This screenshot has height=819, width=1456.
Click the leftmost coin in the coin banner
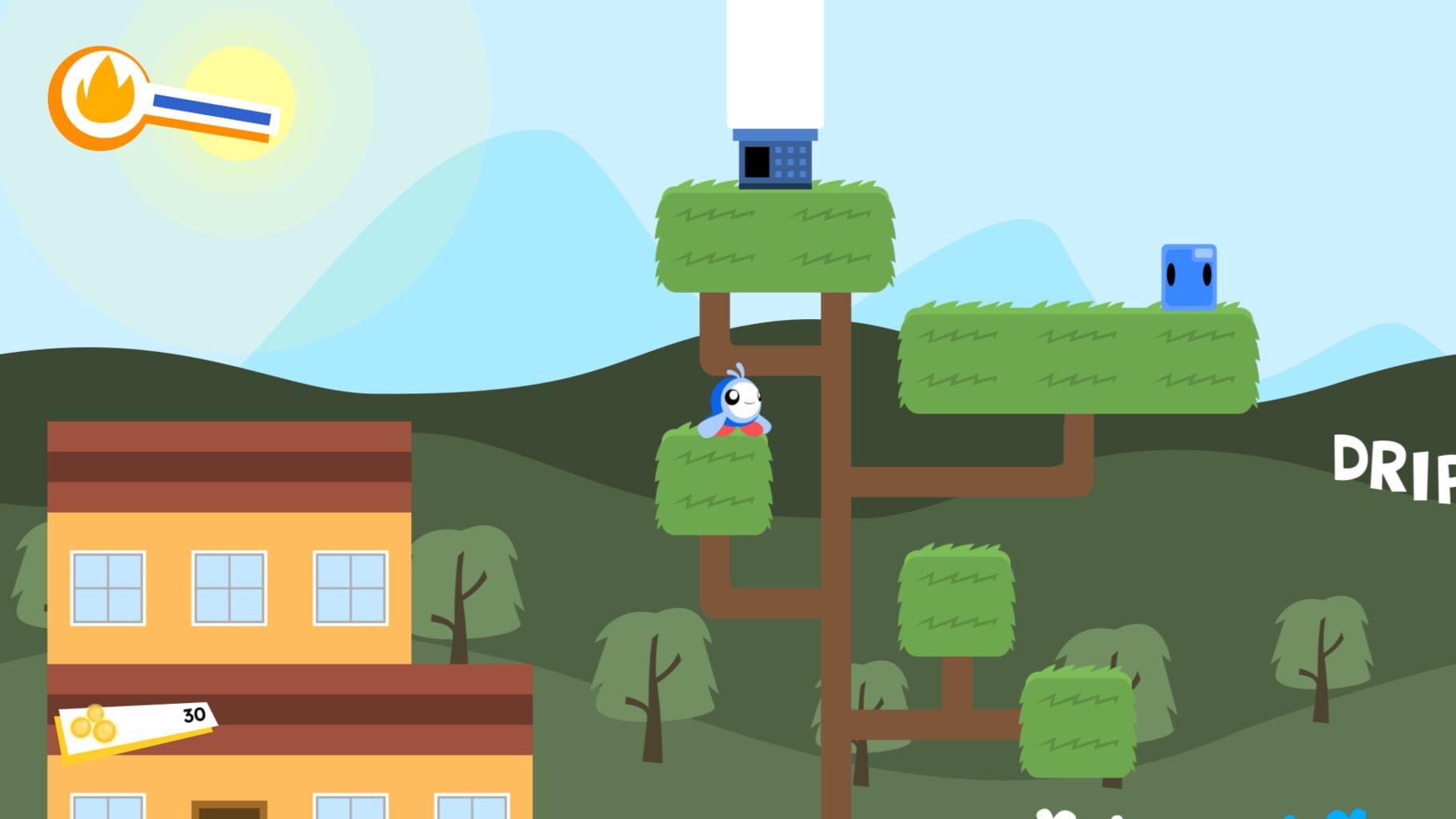point(80,728)
